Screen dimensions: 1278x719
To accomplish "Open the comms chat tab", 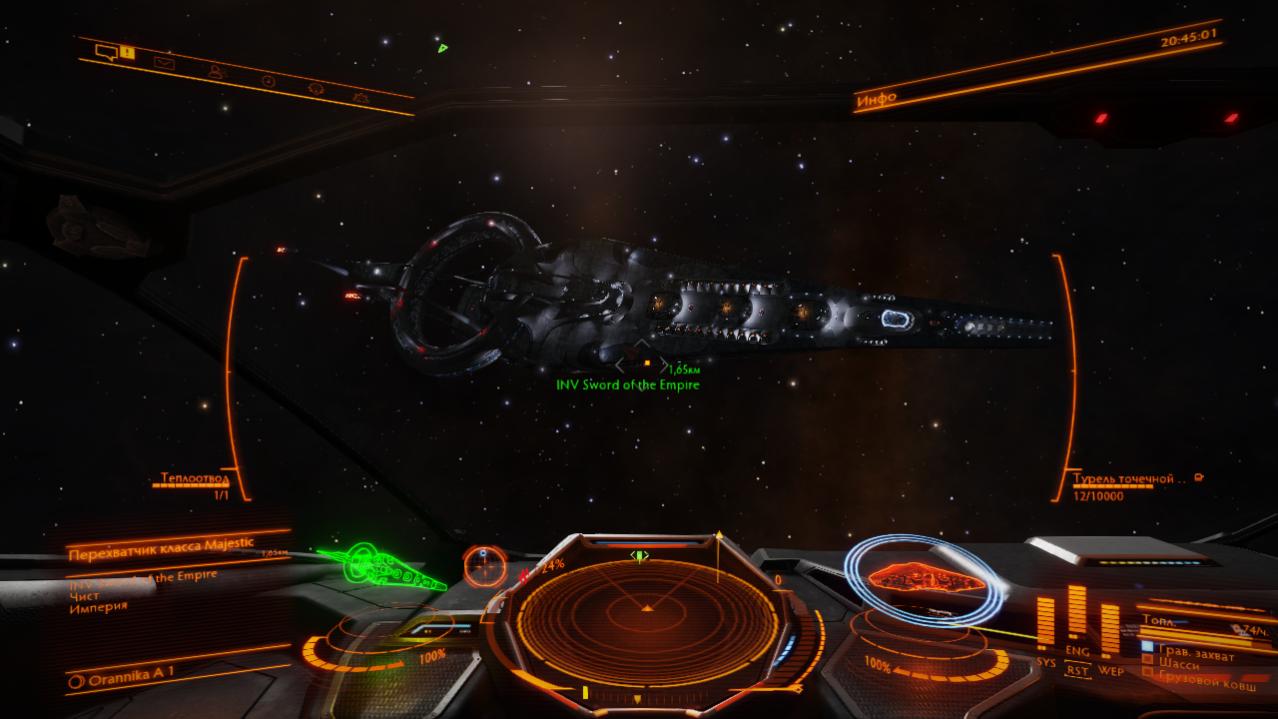I will [x=107, y=52].
